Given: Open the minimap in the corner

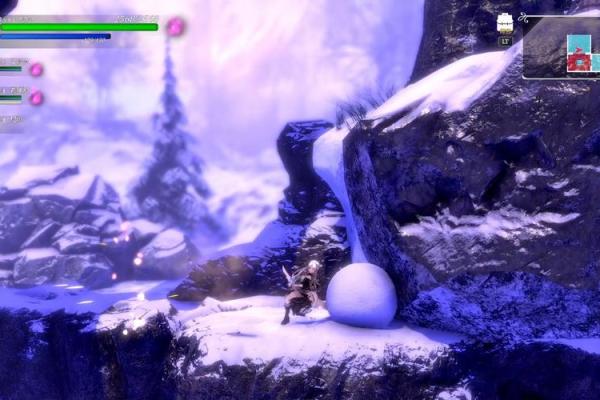Looking at the screenshot, I should click(x=560, y=47).
